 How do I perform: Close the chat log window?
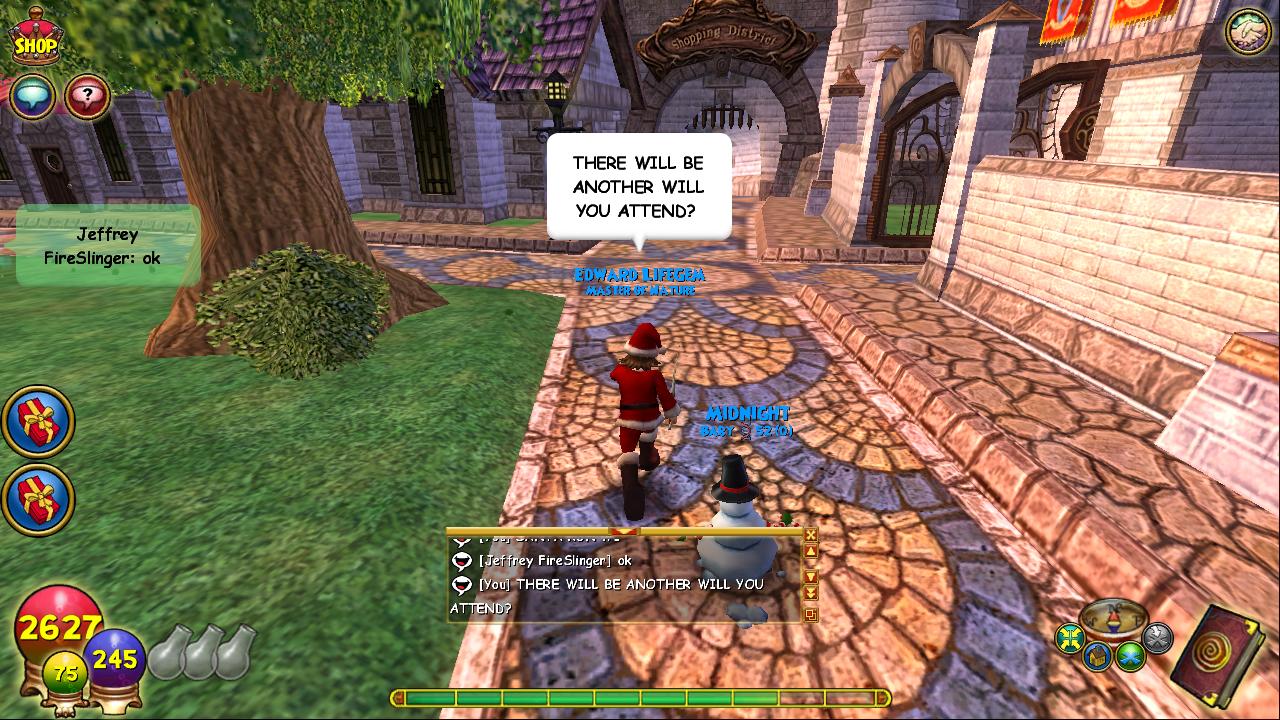point(811,535)
